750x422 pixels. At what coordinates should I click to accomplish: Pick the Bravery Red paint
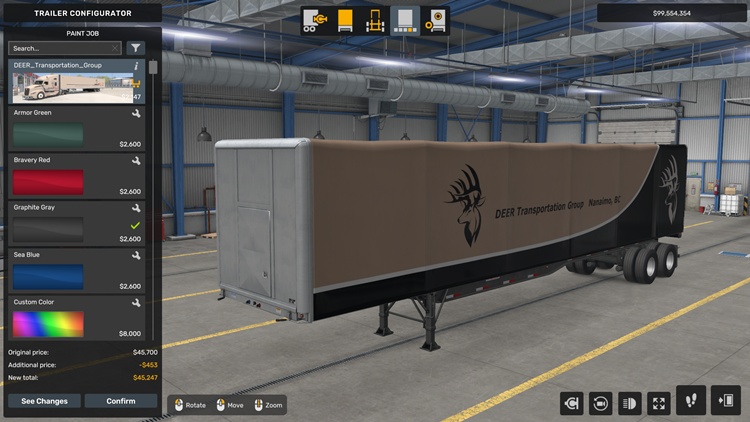click(x=76, y=176)
